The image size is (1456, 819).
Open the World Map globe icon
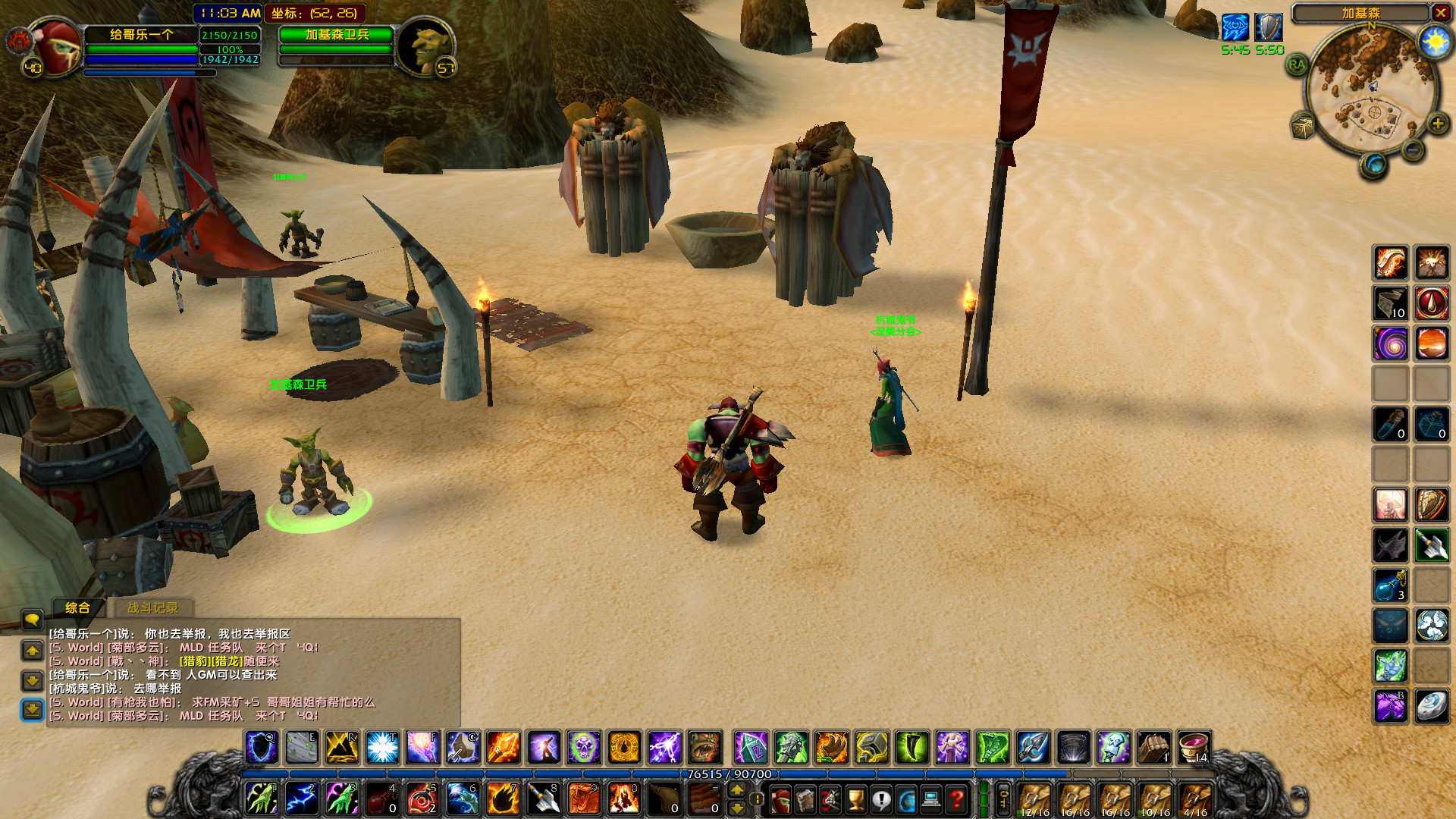coord(905,800)
